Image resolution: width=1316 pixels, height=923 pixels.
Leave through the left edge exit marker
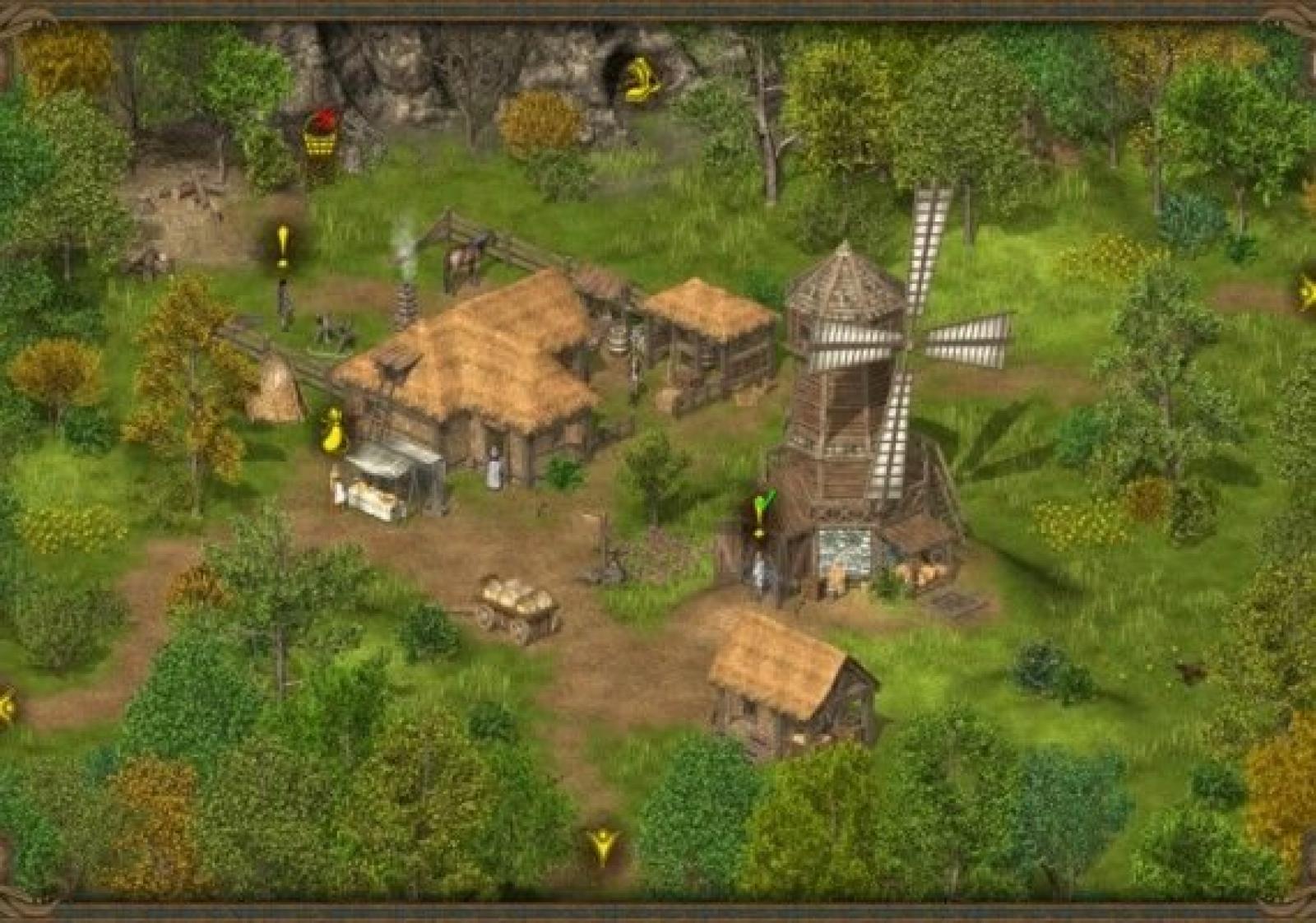(x=7, y=707)
